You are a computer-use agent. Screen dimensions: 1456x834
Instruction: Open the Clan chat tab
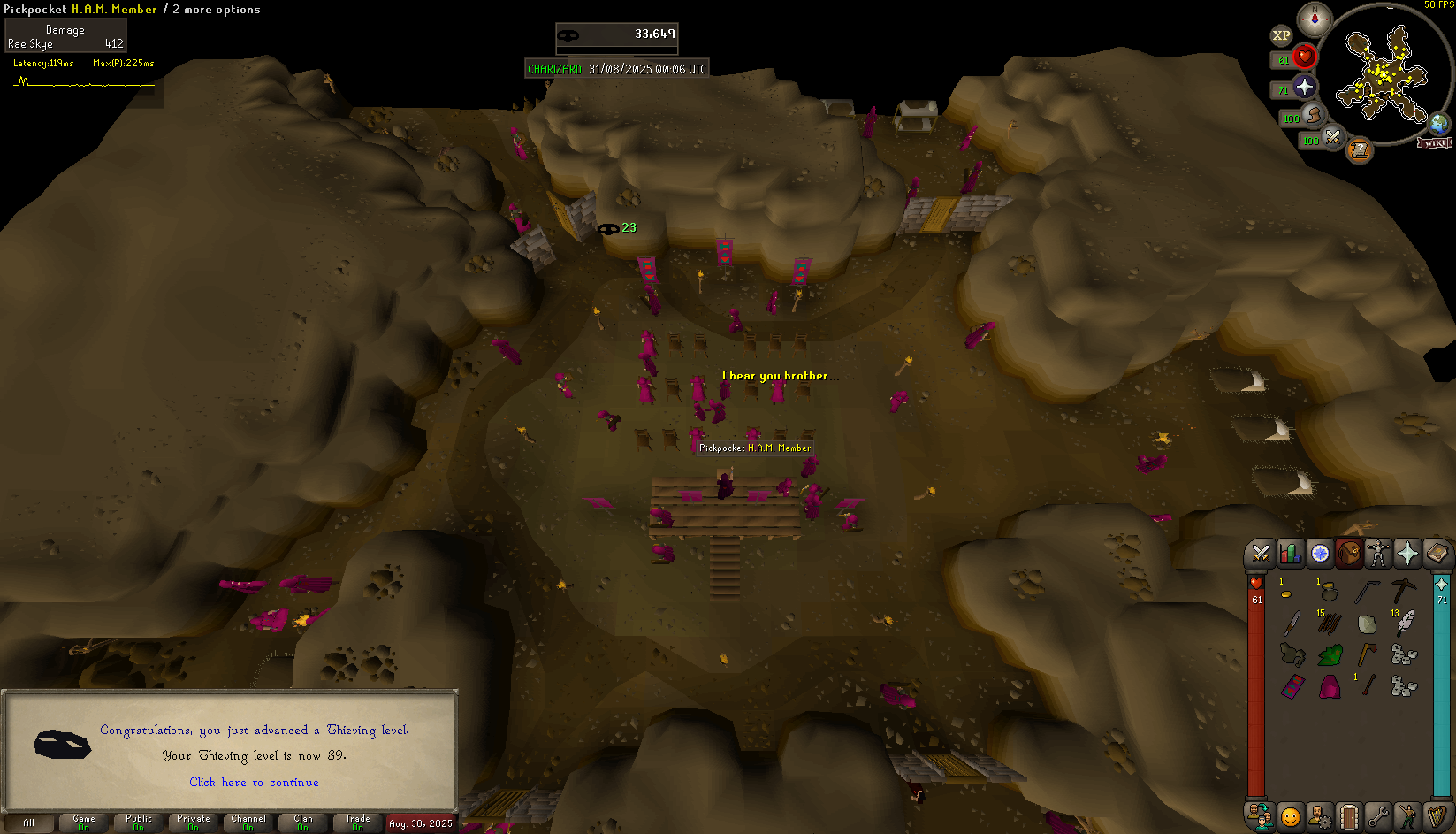pyautogui.click(x=303, y=823)
